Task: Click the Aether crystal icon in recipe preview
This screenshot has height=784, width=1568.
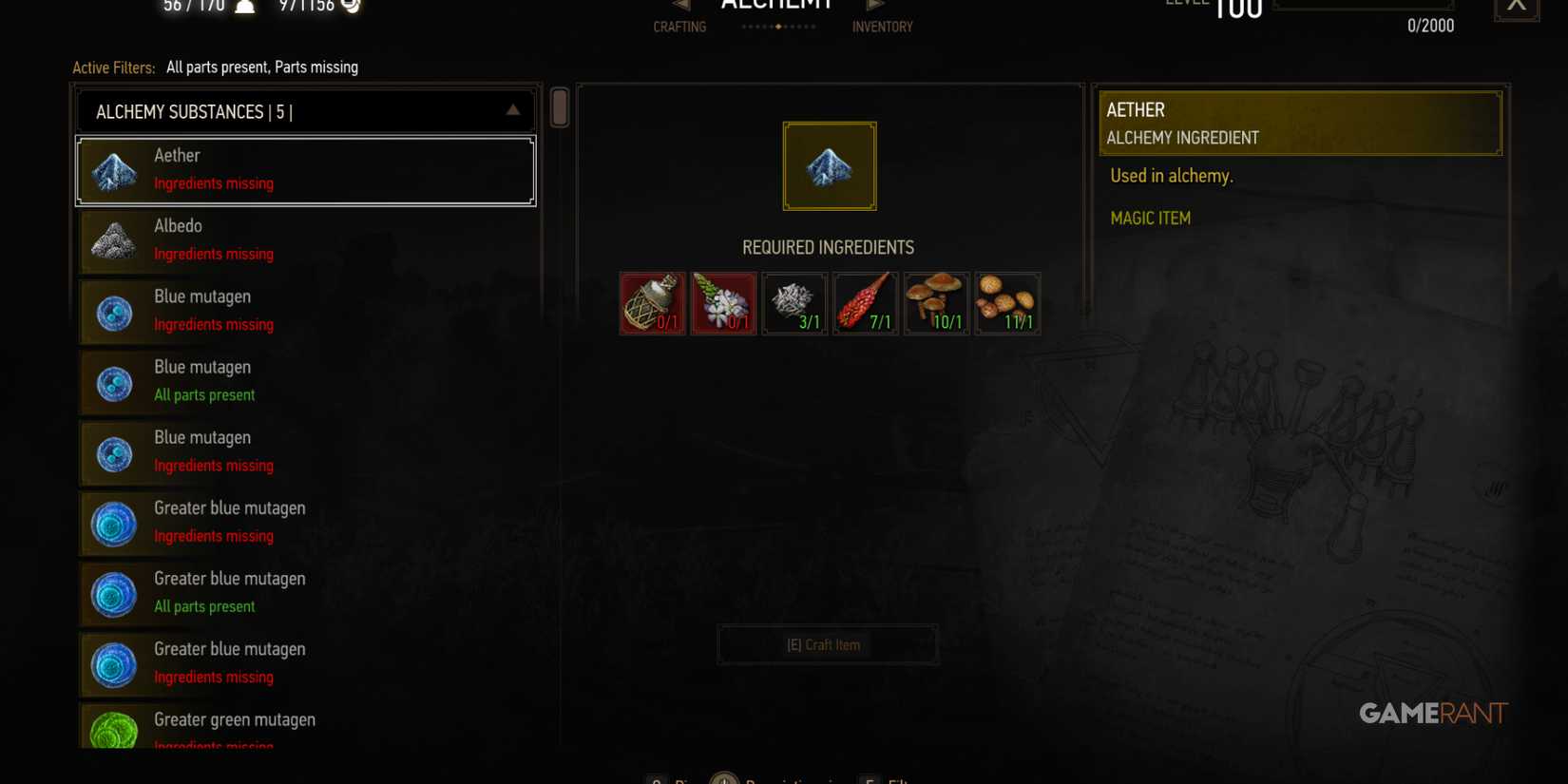Action: pos(828,165)
